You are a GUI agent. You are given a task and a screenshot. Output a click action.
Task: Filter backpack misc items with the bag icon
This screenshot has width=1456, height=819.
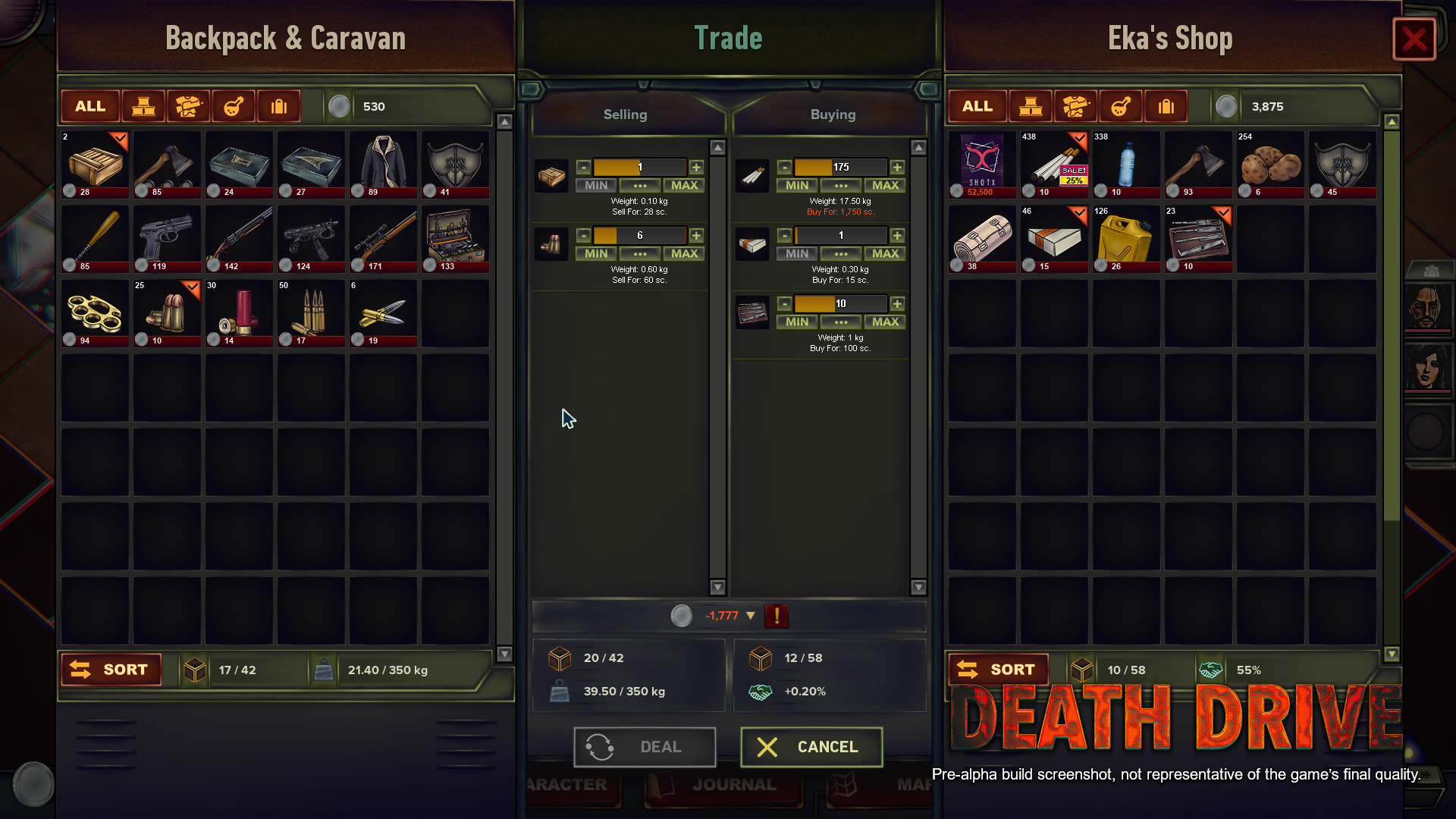[278, 106]
